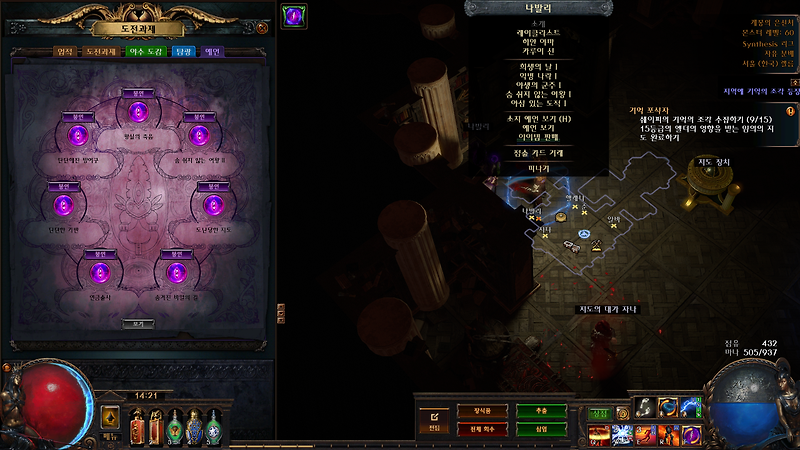The image size is (800, 450).
Task: Open 점술 카드 거래 card trade
Action: (531, 153)
